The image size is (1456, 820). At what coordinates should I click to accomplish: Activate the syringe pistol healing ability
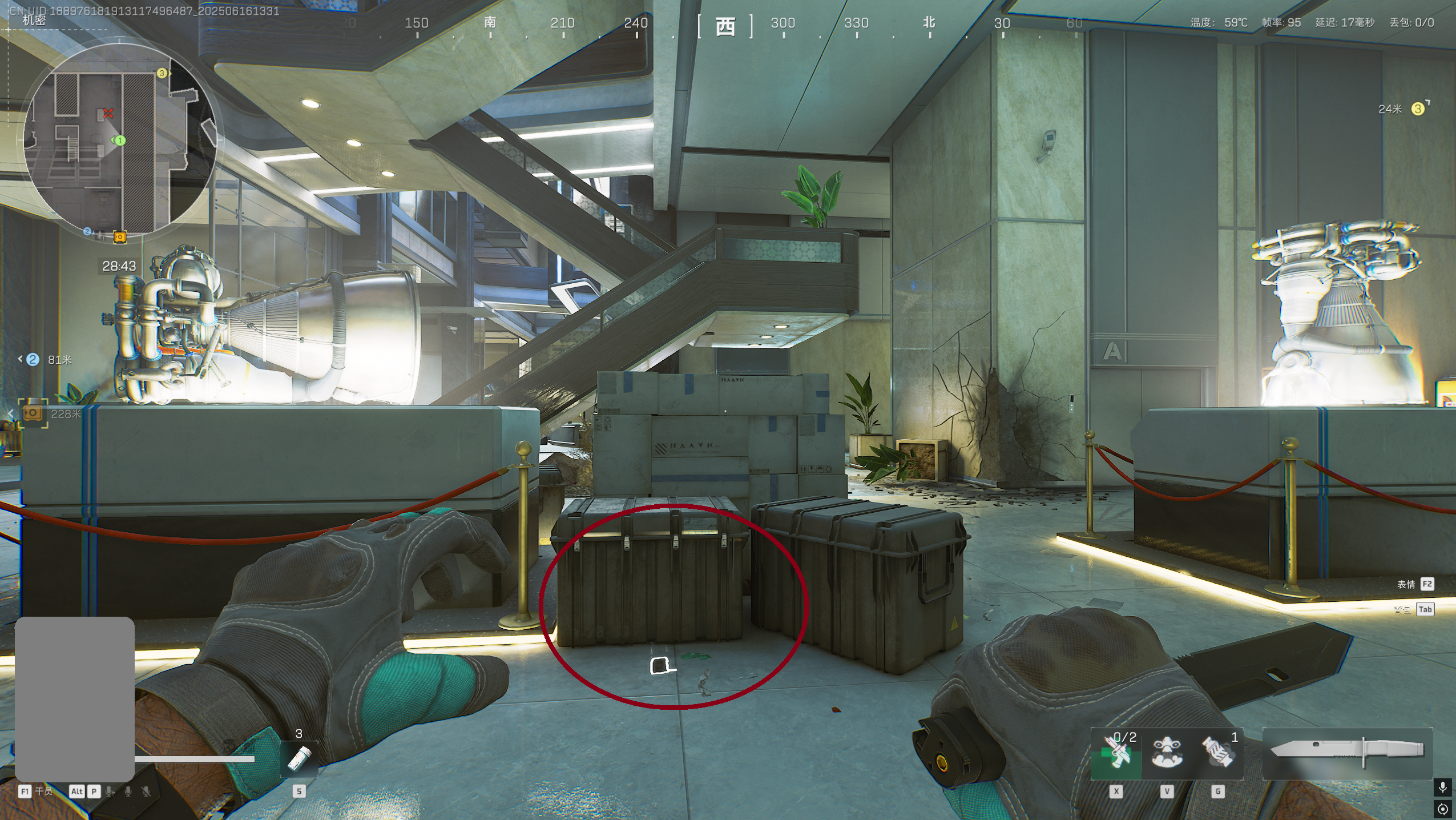[1116, 754]
